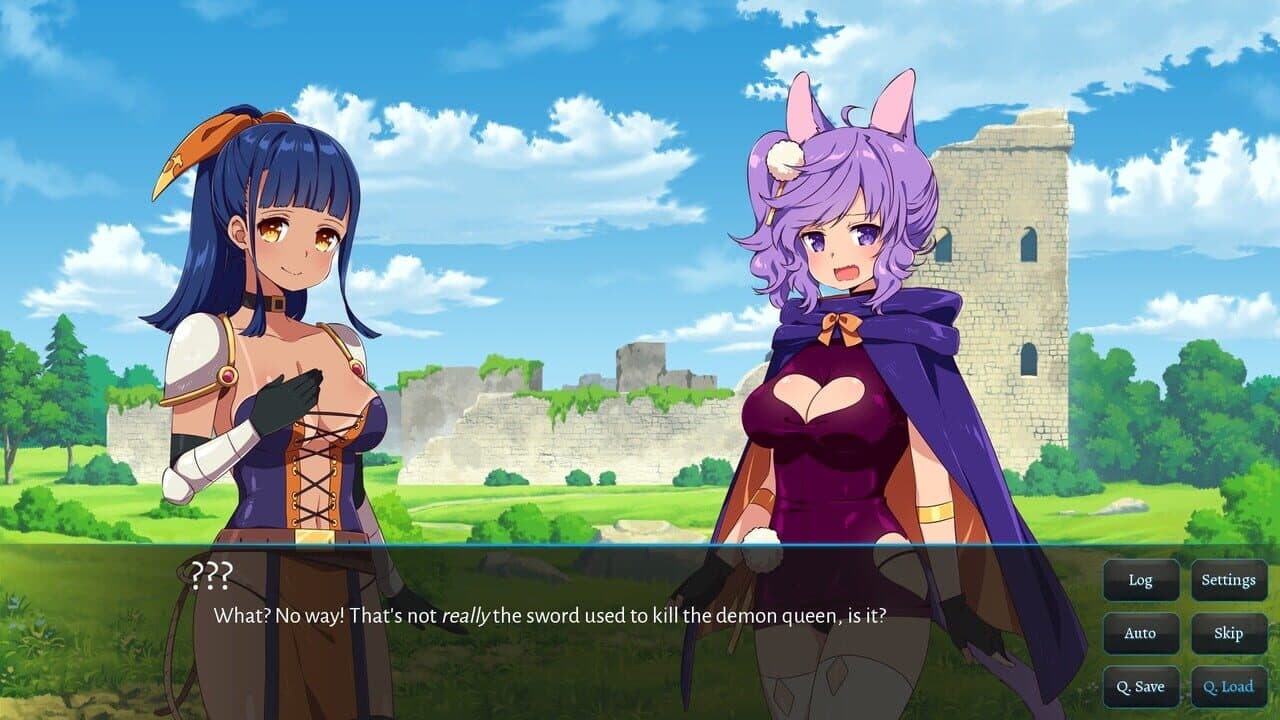Enable Skip mode to fast-forward dialogue

(x=1228, y=633)
